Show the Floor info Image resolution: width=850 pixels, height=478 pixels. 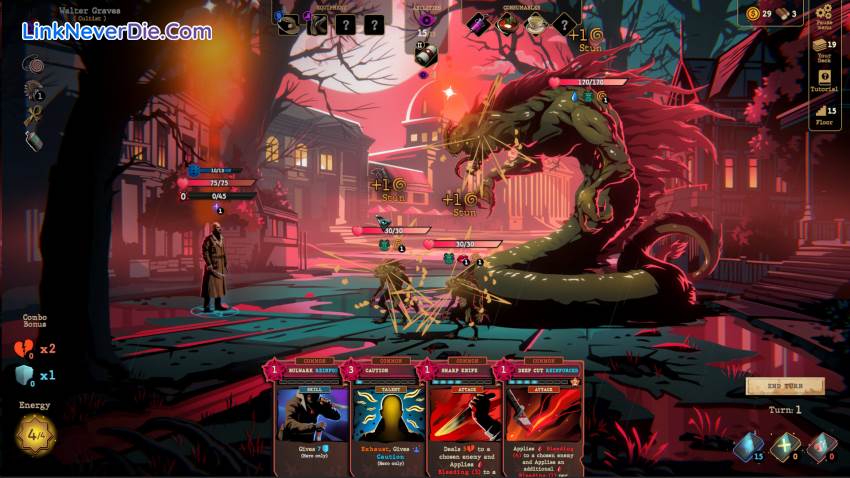(824, 115)
